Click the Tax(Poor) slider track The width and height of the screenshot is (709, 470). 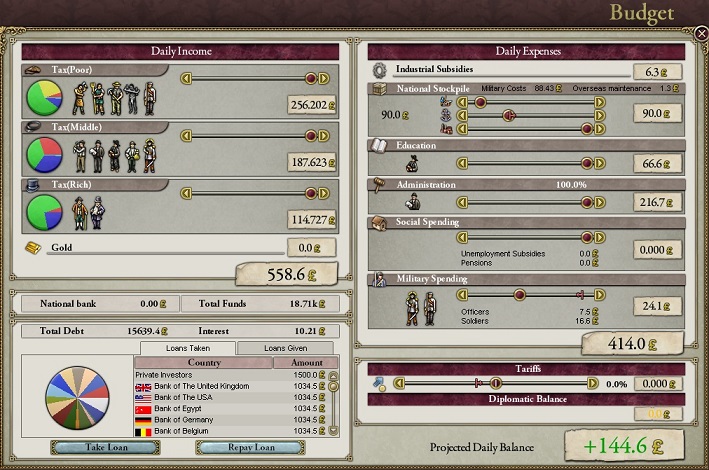(x=250, y=78)
